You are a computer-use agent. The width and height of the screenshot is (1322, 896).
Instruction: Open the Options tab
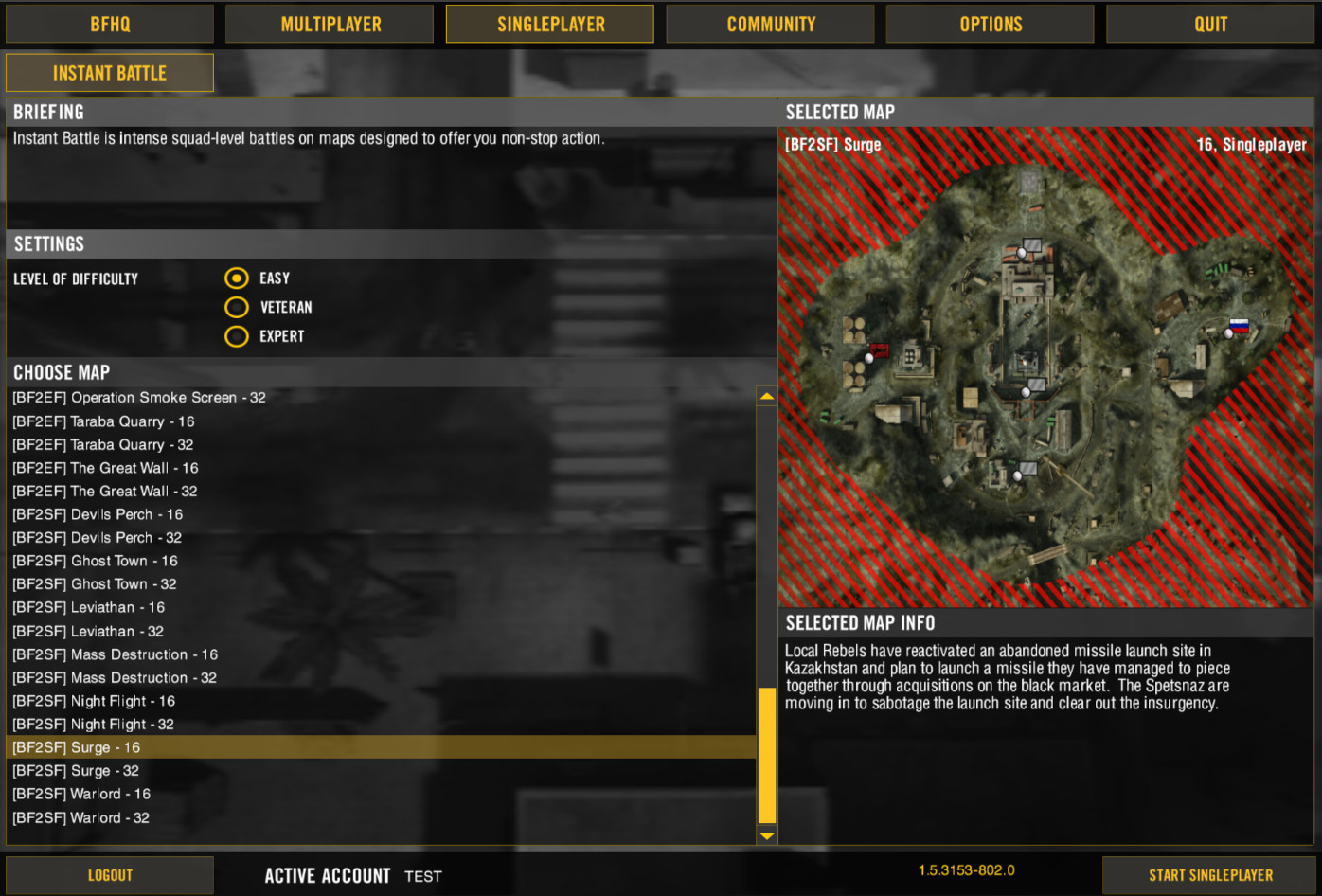(x=990, y=24)
